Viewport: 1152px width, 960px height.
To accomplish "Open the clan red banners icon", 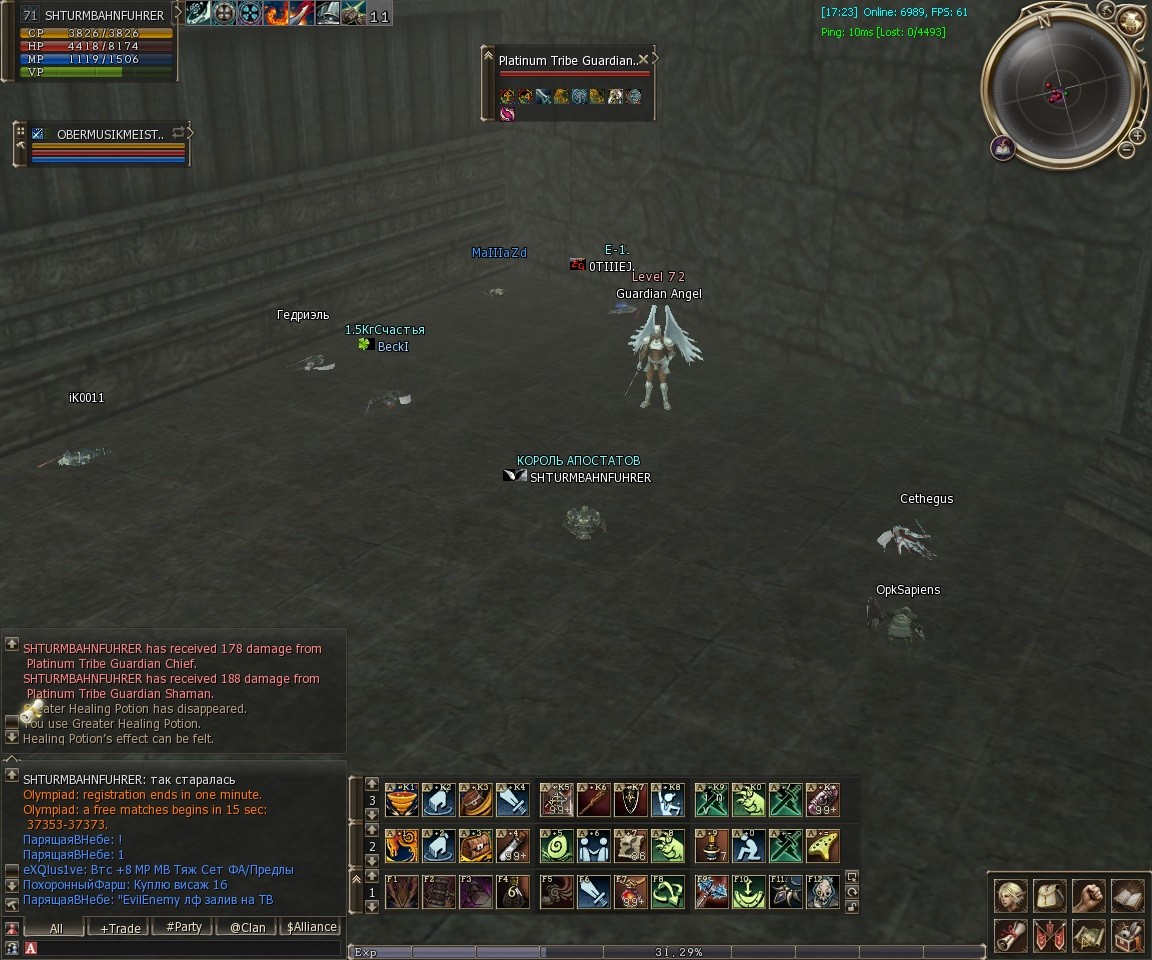I will [x=1049, y=936].
